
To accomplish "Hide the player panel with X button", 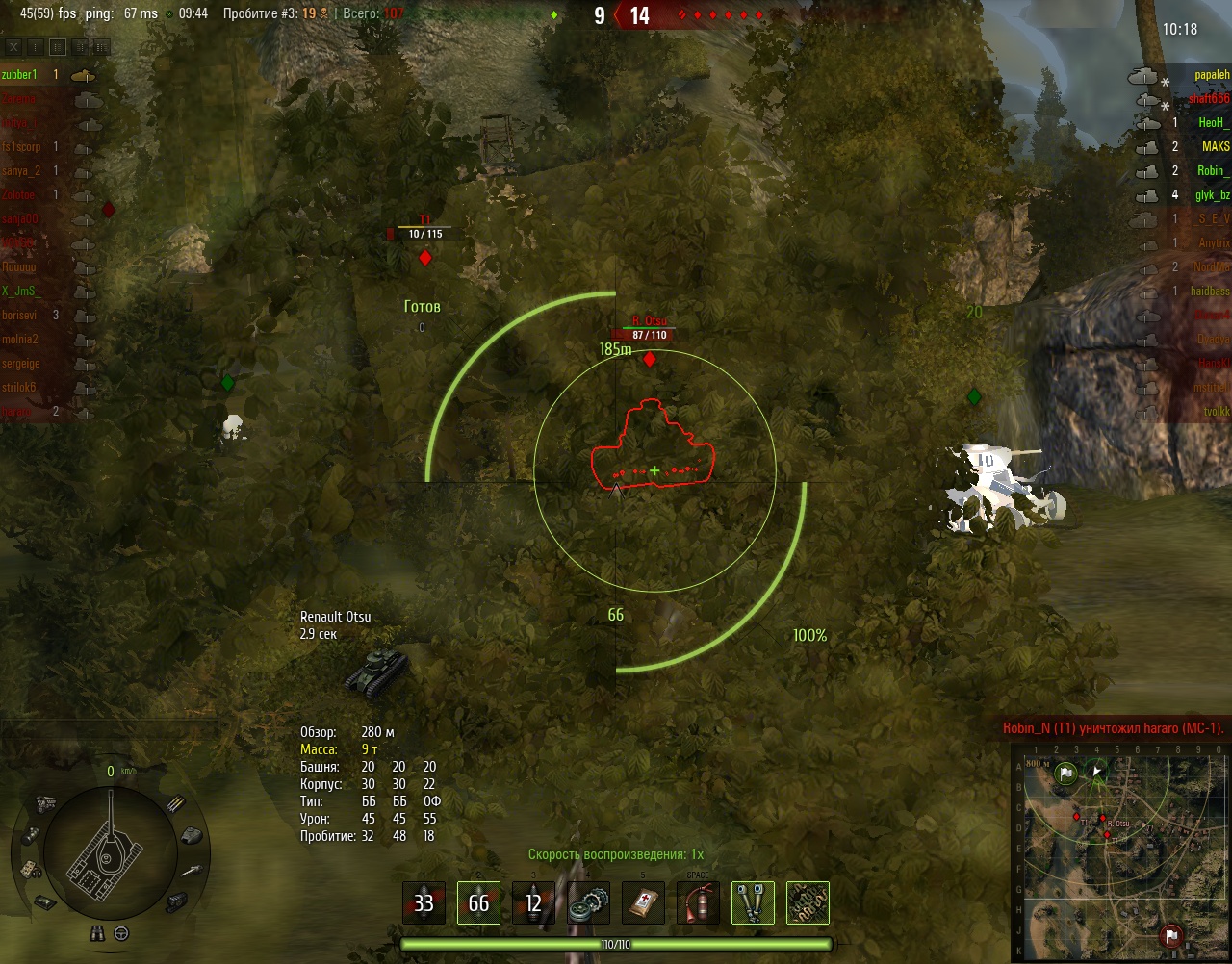I will [14, 46].
